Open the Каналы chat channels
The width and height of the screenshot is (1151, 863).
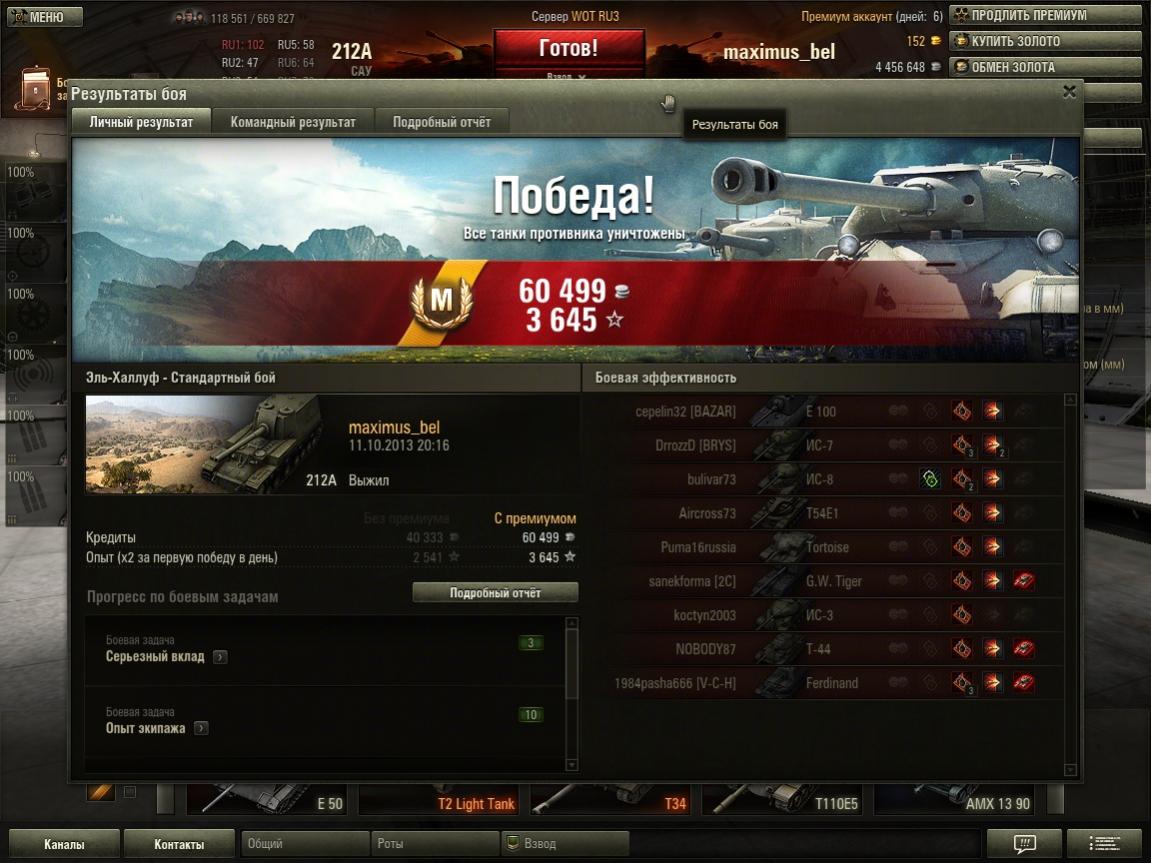pos(64,844)
